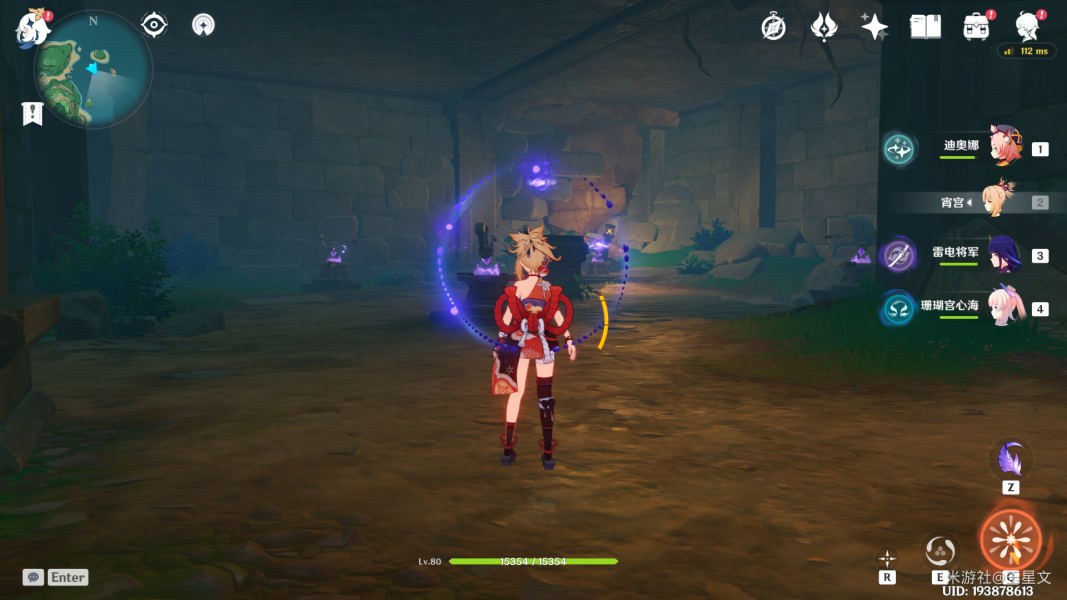1067x600 pixels.
Task: Use the purple feather gadget
Action: 1010,460
